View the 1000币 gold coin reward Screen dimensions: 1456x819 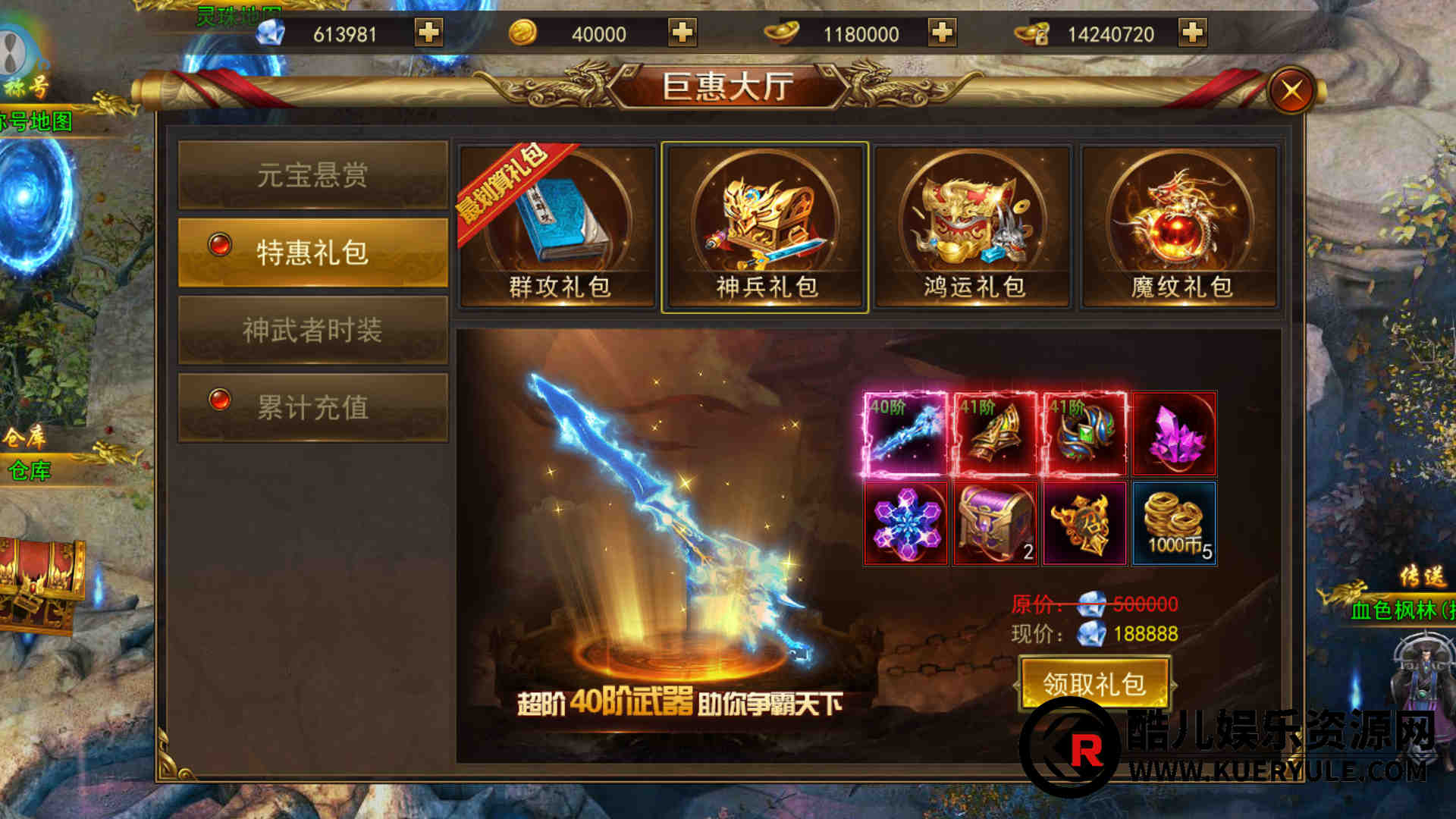point(1175,523)
